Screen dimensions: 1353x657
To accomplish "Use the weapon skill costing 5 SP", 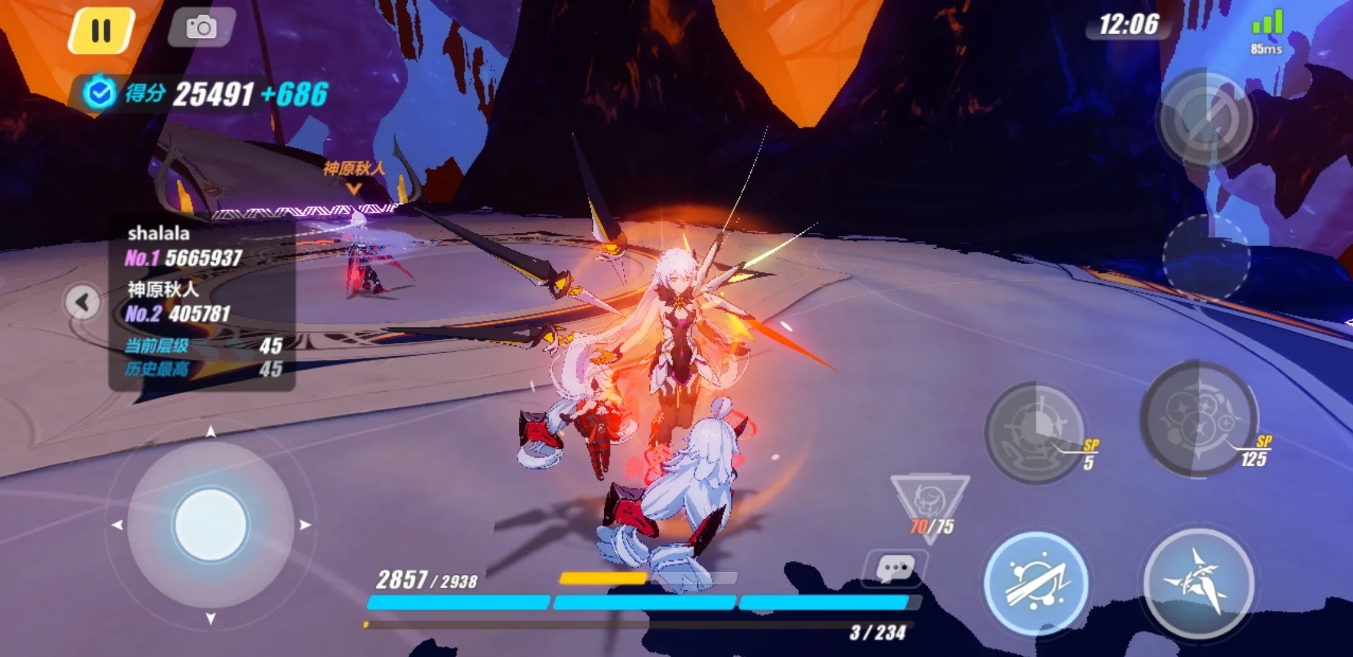I will (1035, 431).
